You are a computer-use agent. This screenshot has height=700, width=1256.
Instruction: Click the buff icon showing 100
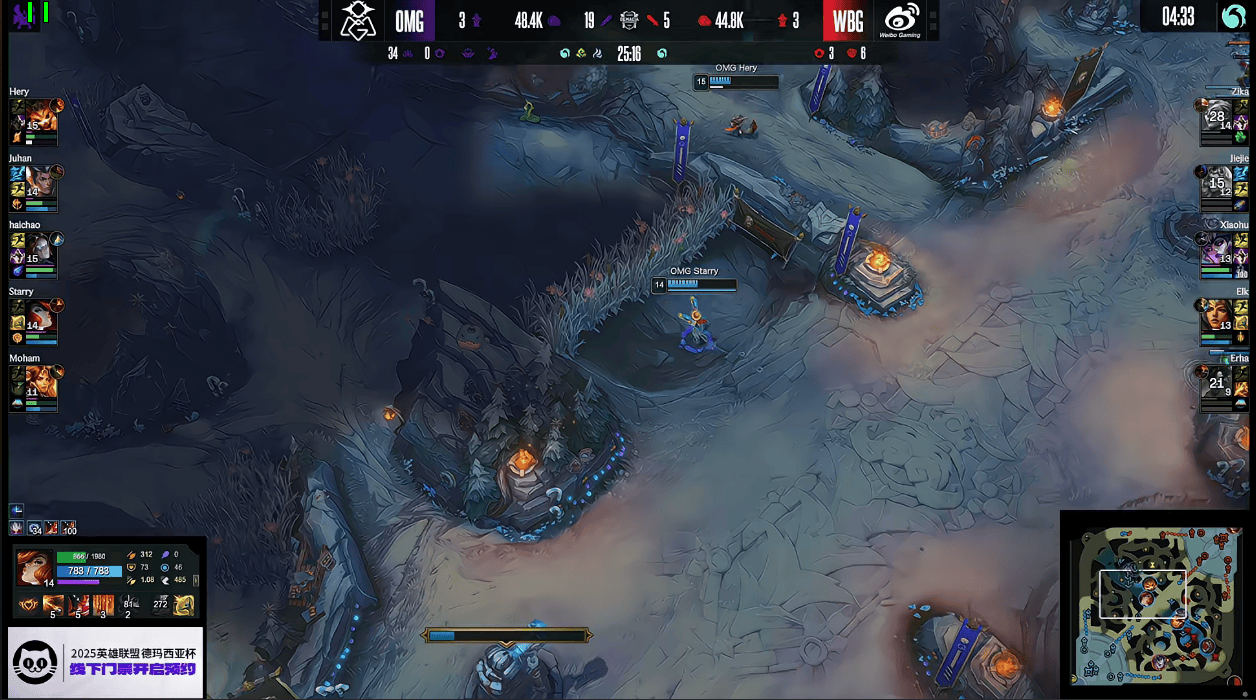68,527
